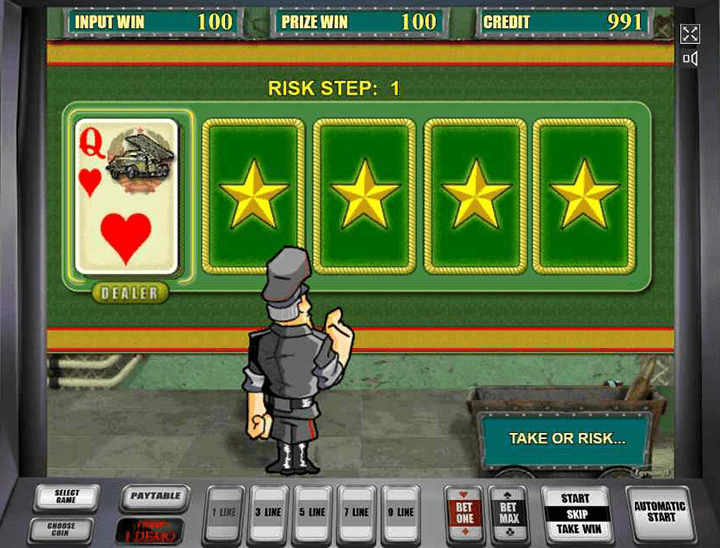Click the Bet Max button

coord(508,512)
